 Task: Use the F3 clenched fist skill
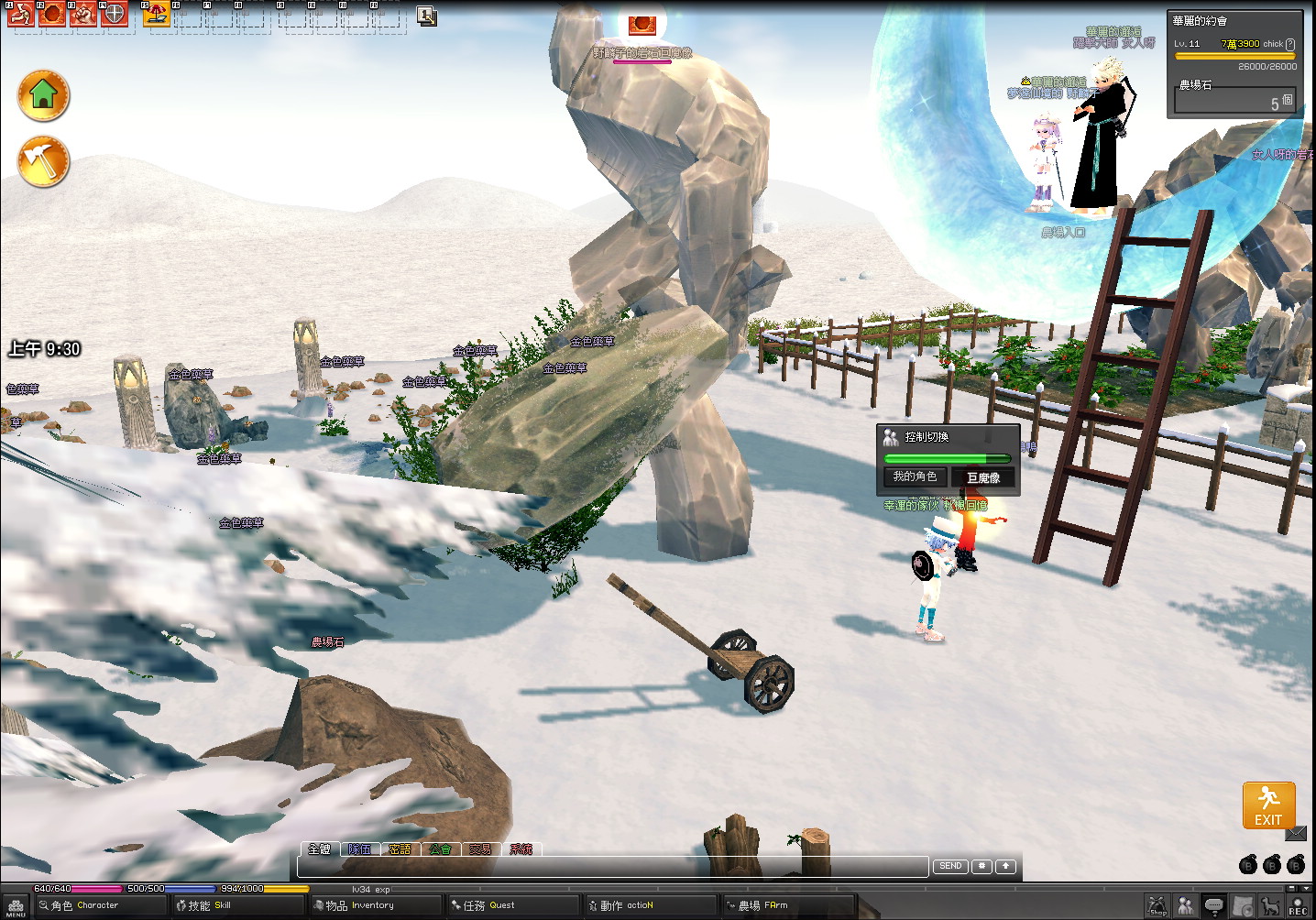[x=83, y=14]
